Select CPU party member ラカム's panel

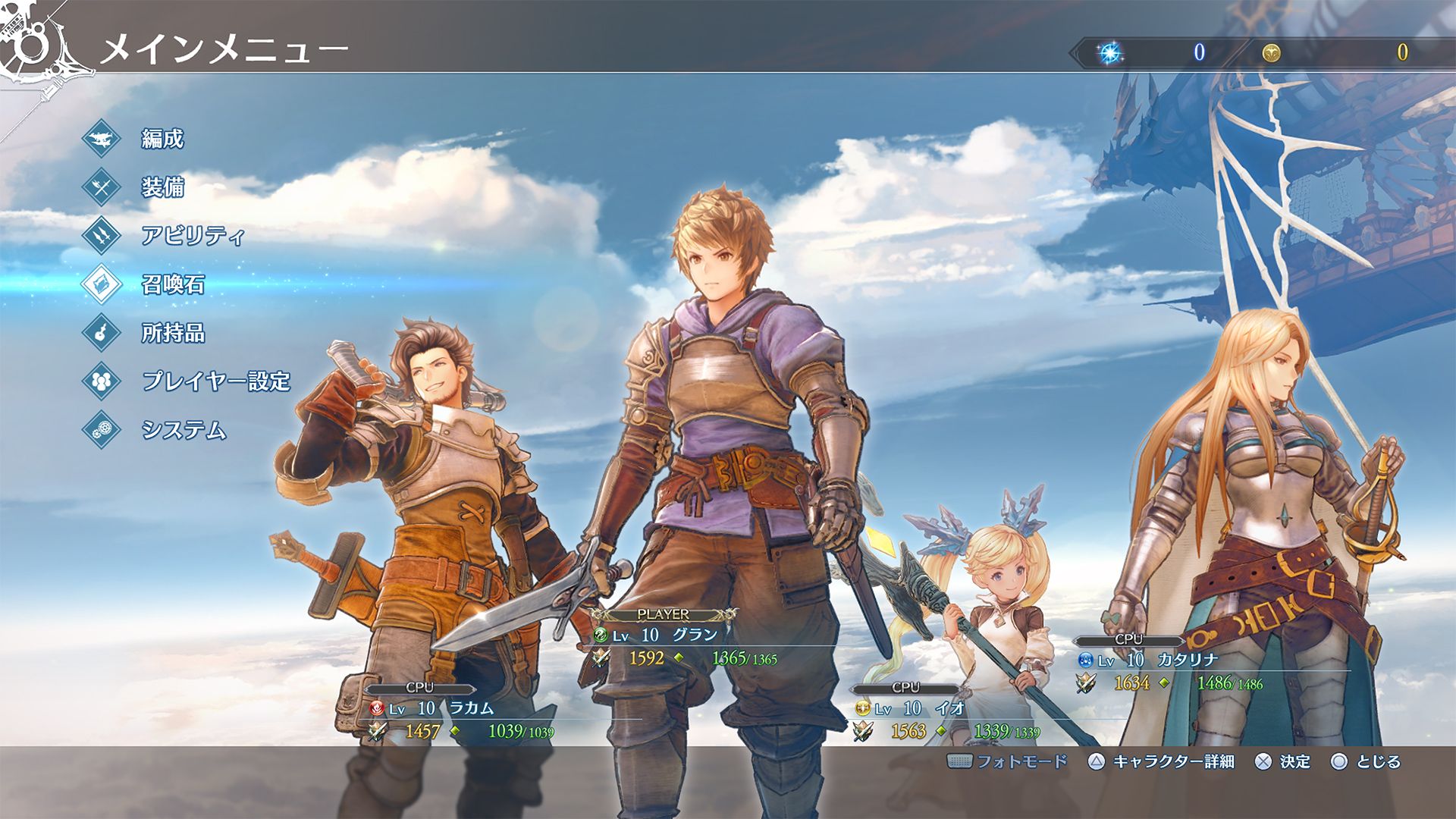point(463,718)
